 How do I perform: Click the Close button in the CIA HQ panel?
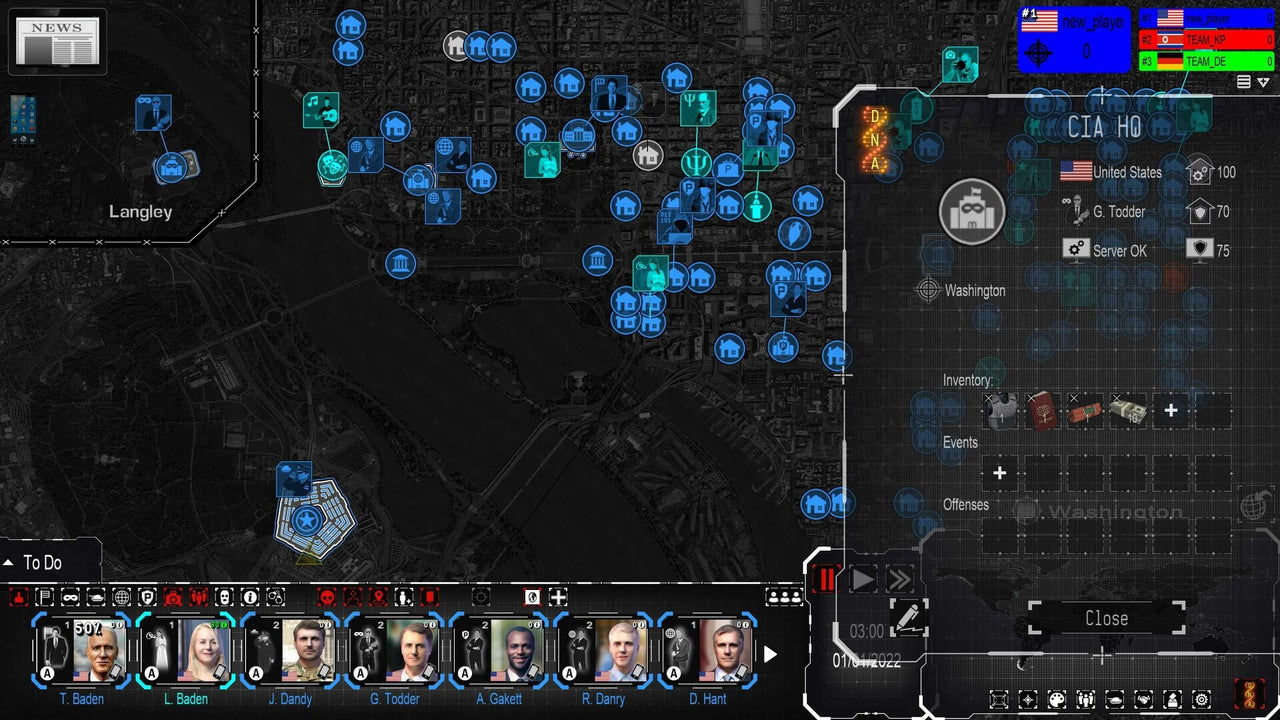[1104, 618]
